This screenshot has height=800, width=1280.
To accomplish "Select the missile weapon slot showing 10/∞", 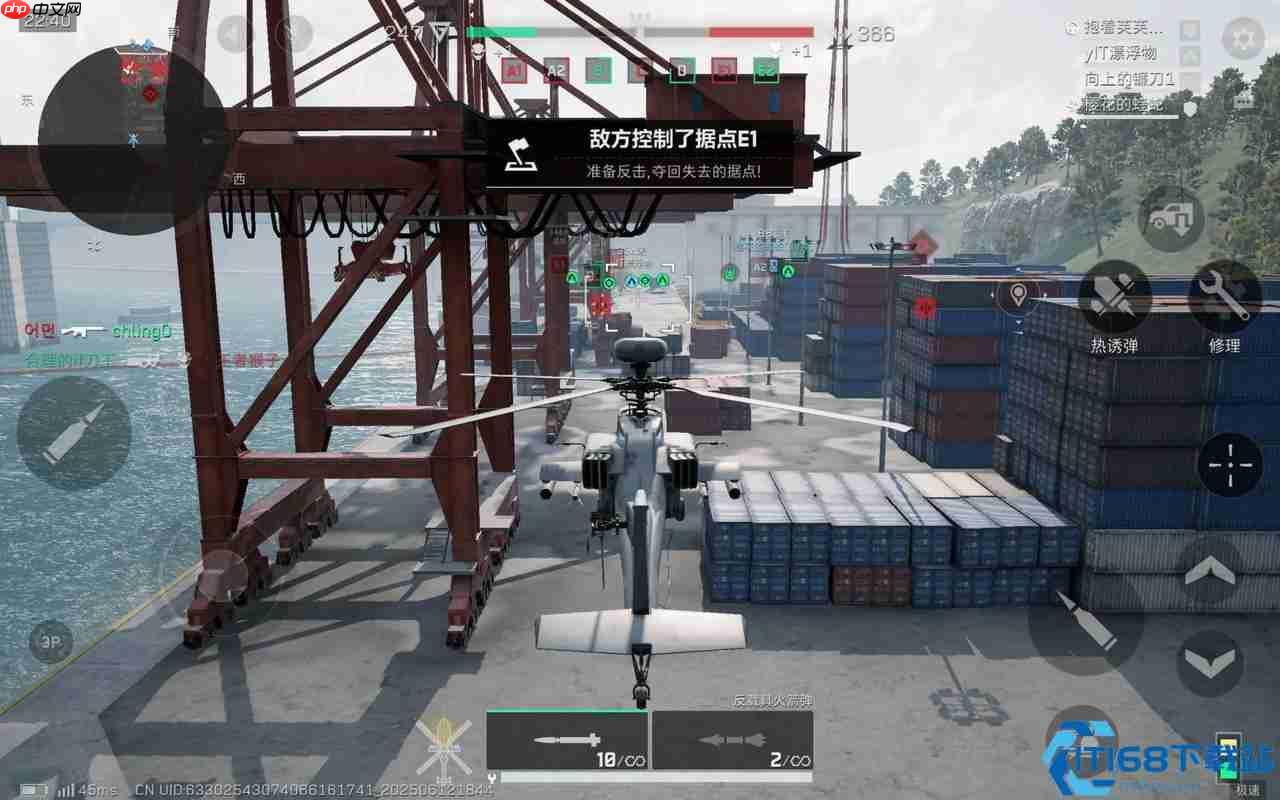I will pos(565,740).
